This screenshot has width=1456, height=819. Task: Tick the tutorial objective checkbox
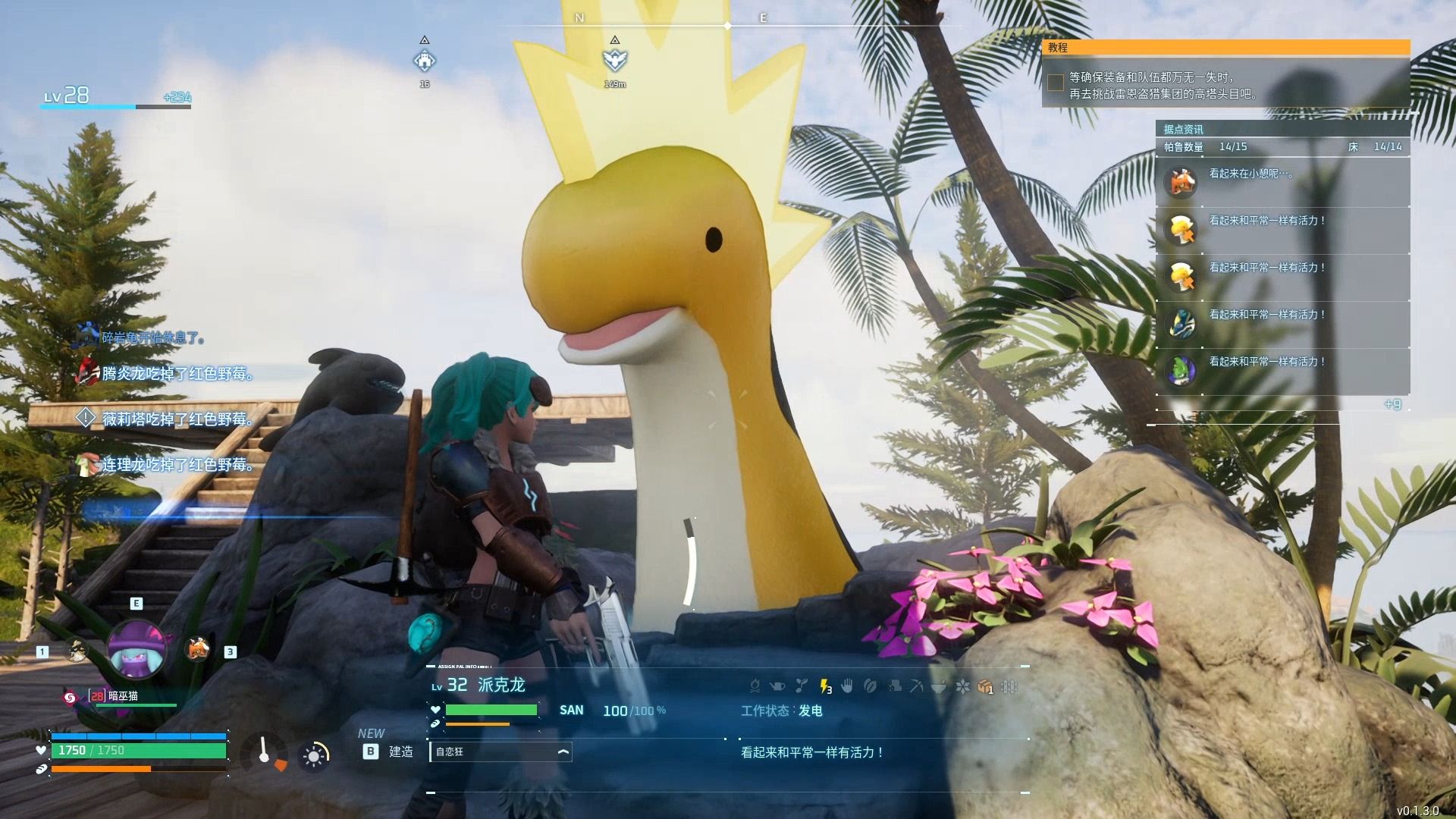pos(1055,83)
